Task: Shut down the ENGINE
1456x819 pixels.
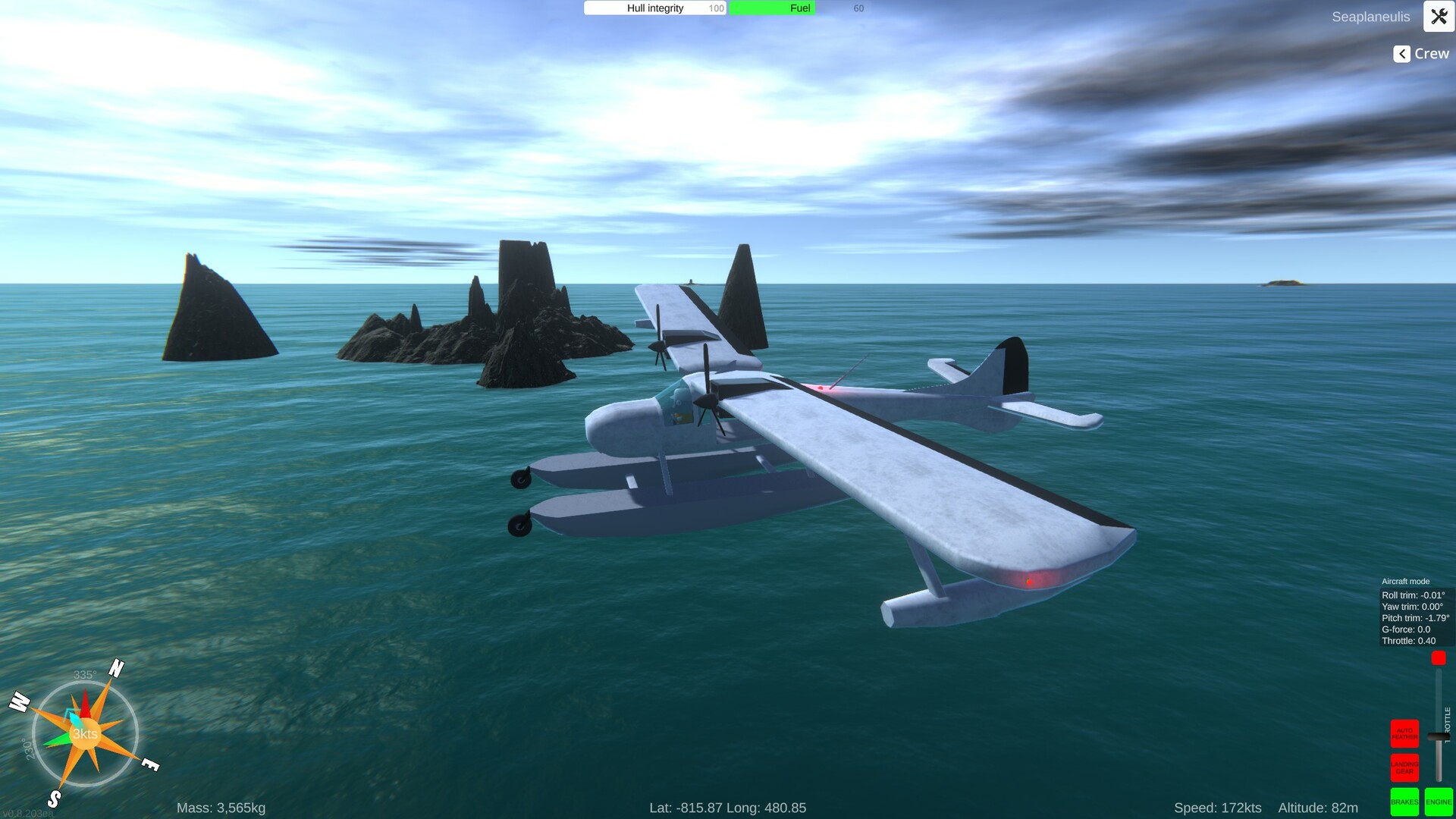Action: (x=1437, y=802)
